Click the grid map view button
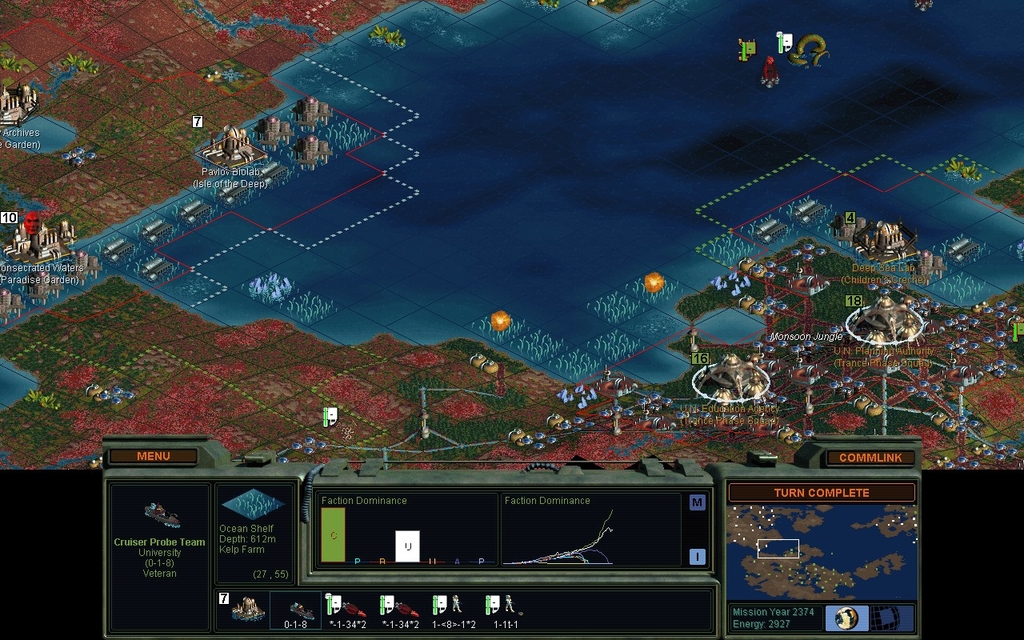The width and height of the screenshot is (1024, 640). click(x=883, y=617)
